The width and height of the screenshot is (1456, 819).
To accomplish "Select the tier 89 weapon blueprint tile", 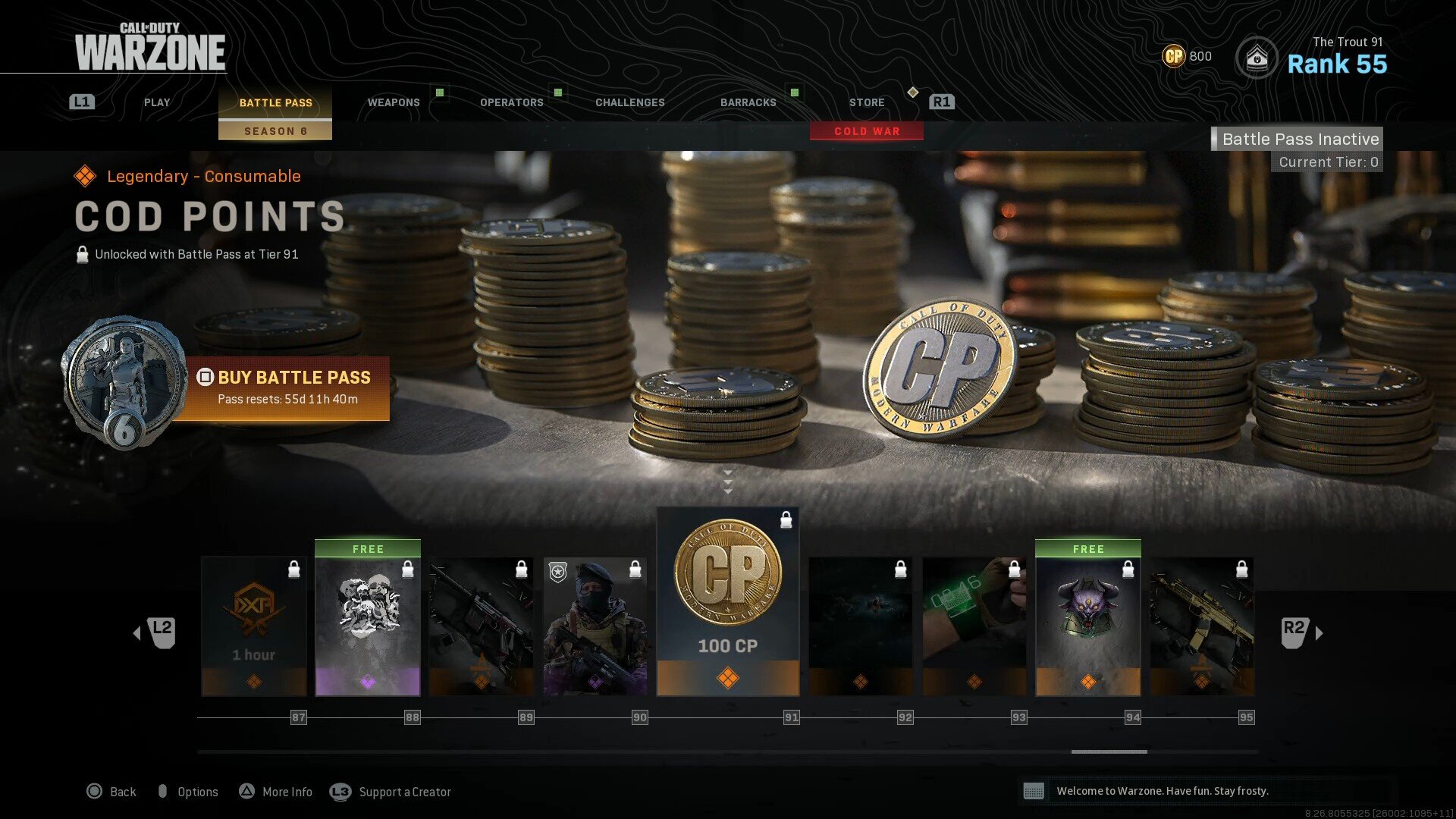I will 482,626.
